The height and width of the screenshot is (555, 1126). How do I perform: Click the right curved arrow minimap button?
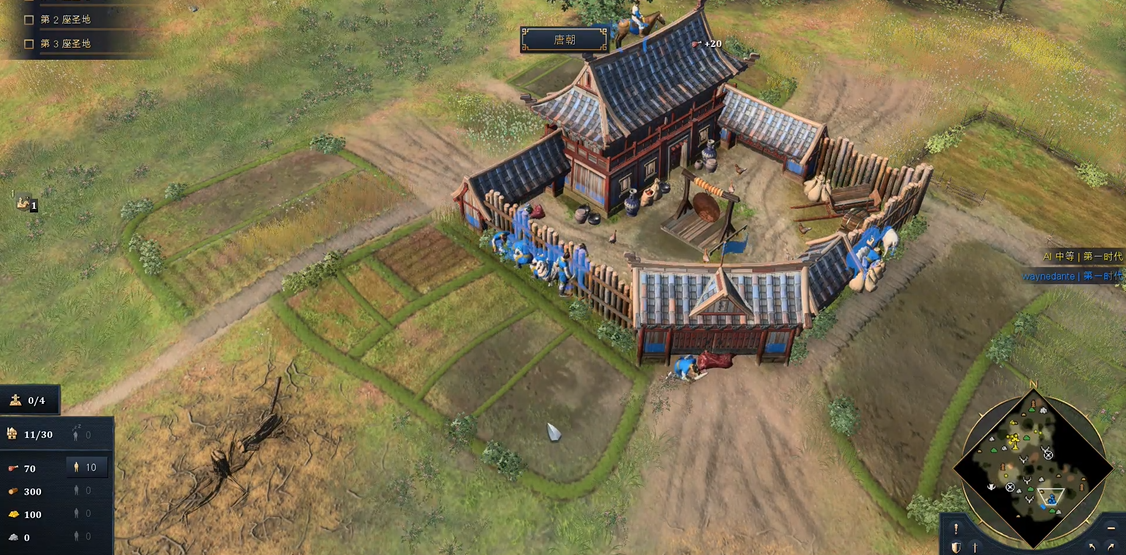coord(1113,547)
